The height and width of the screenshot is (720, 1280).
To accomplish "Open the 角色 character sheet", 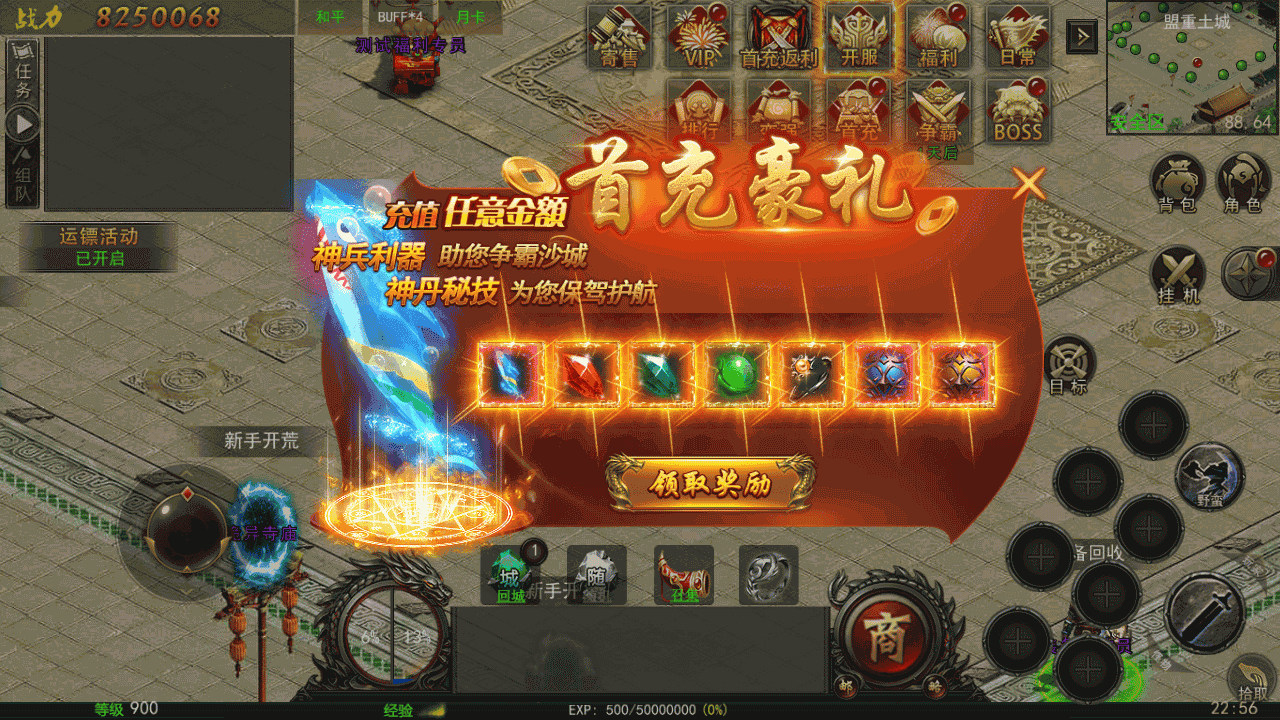I will point(1242,183).
